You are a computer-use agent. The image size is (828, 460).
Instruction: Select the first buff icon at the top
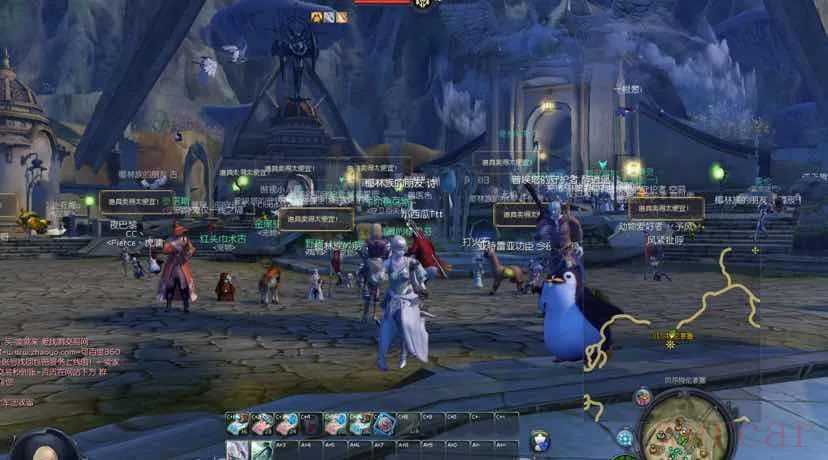[317, 17]
